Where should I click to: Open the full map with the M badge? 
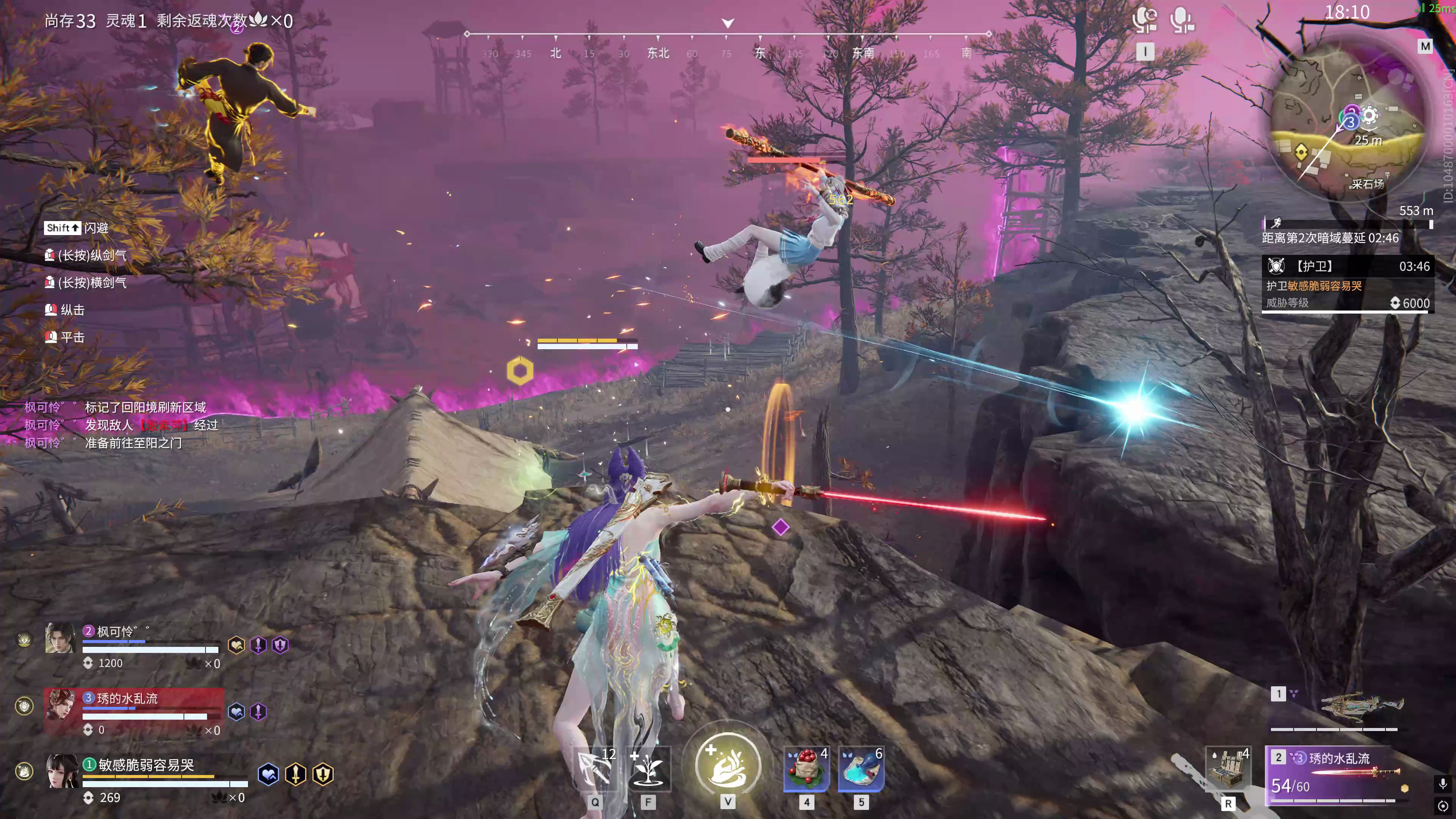tap(1425, 46)
